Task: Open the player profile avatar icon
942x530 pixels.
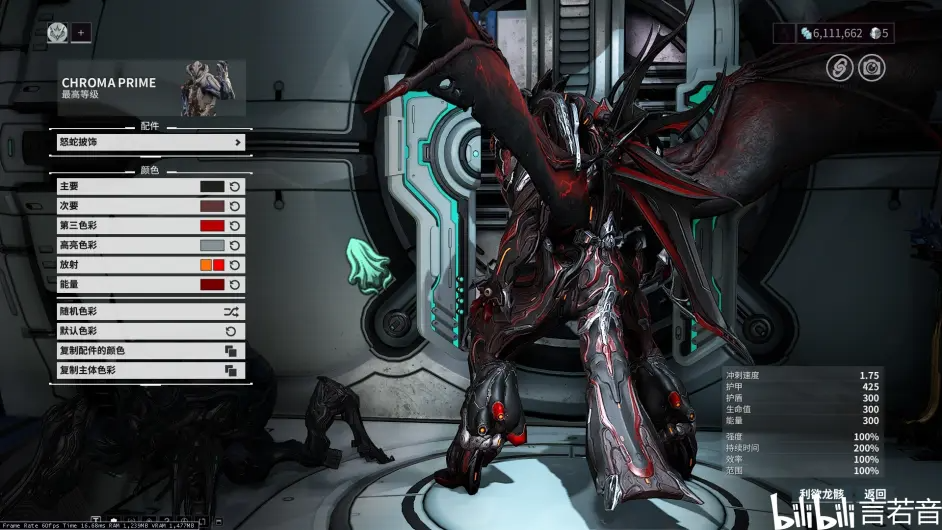Action: pyautogui.click(x=57, y=32)
